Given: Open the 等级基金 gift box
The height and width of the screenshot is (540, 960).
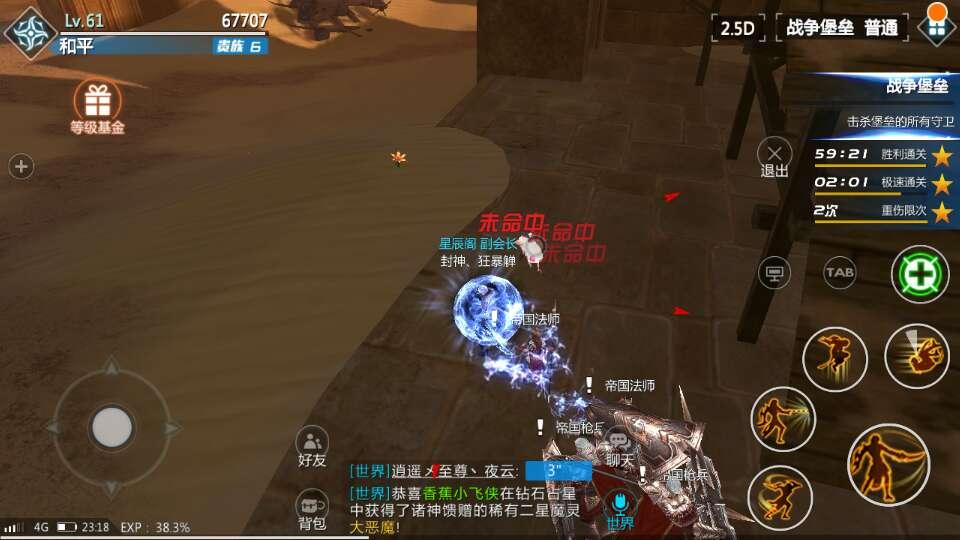Looking at the screenshot, I should pos(97,100).
